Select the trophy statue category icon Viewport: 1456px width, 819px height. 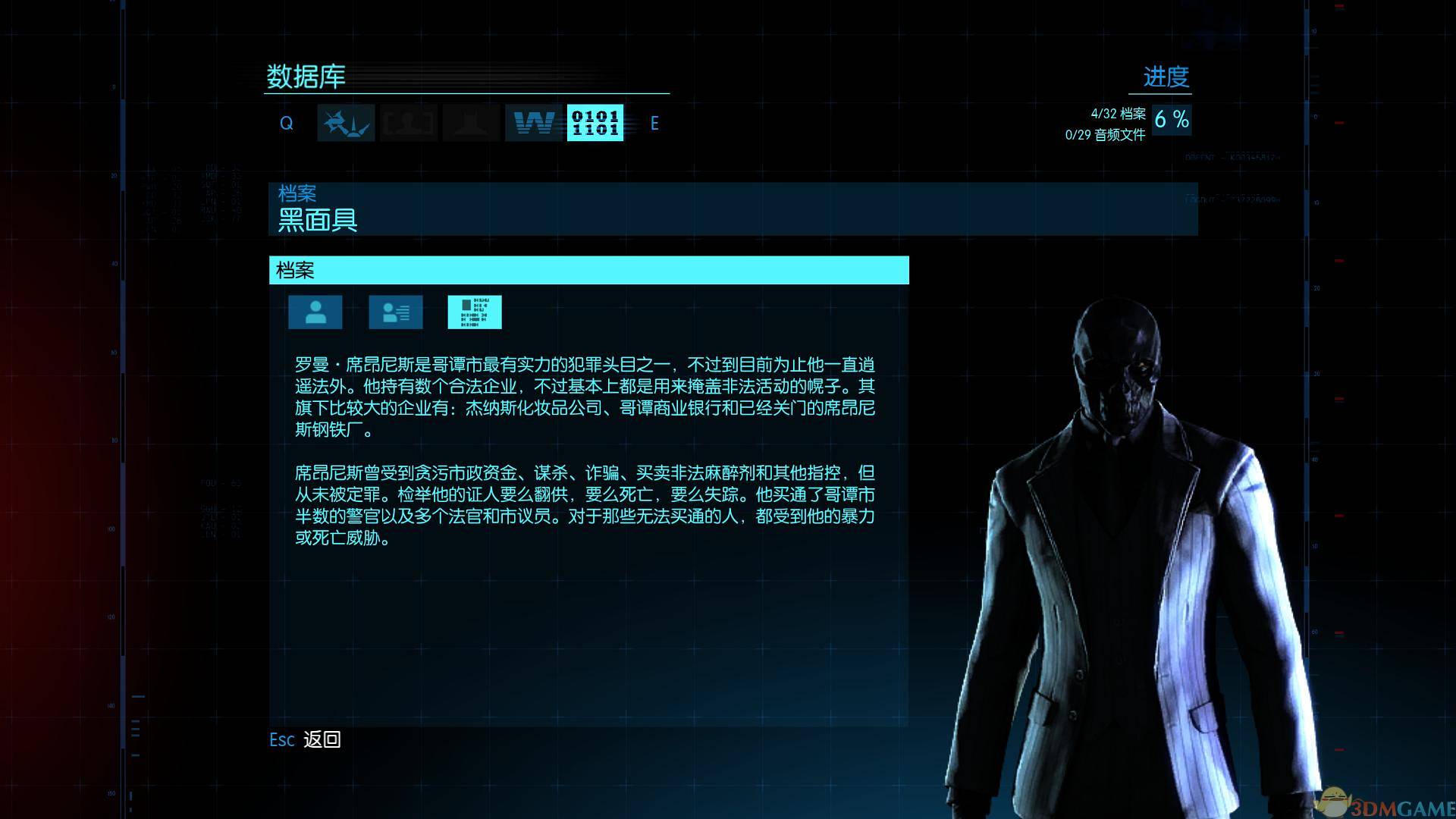471,123
